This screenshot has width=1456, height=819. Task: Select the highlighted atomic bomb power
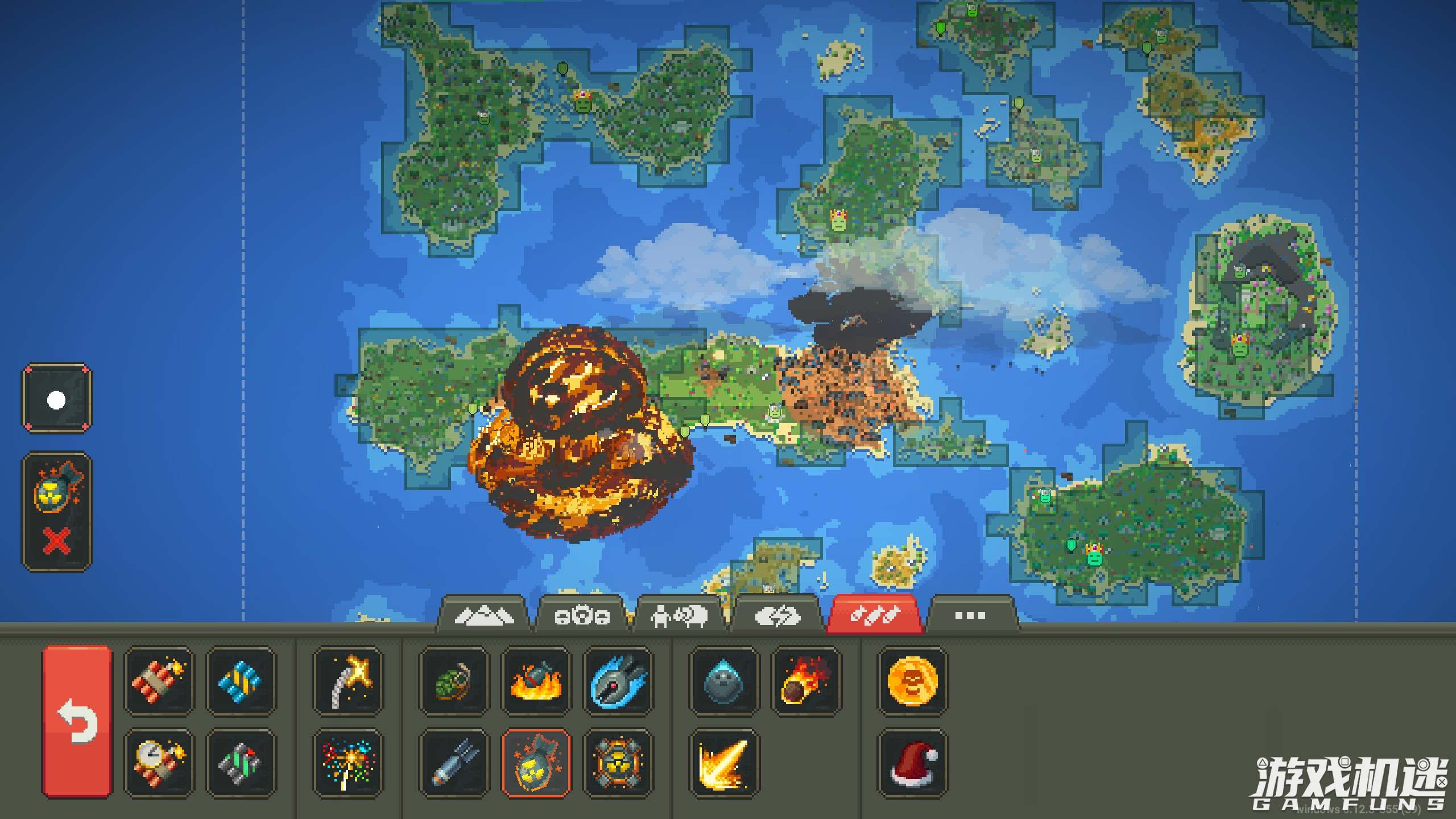click(536, 763)
